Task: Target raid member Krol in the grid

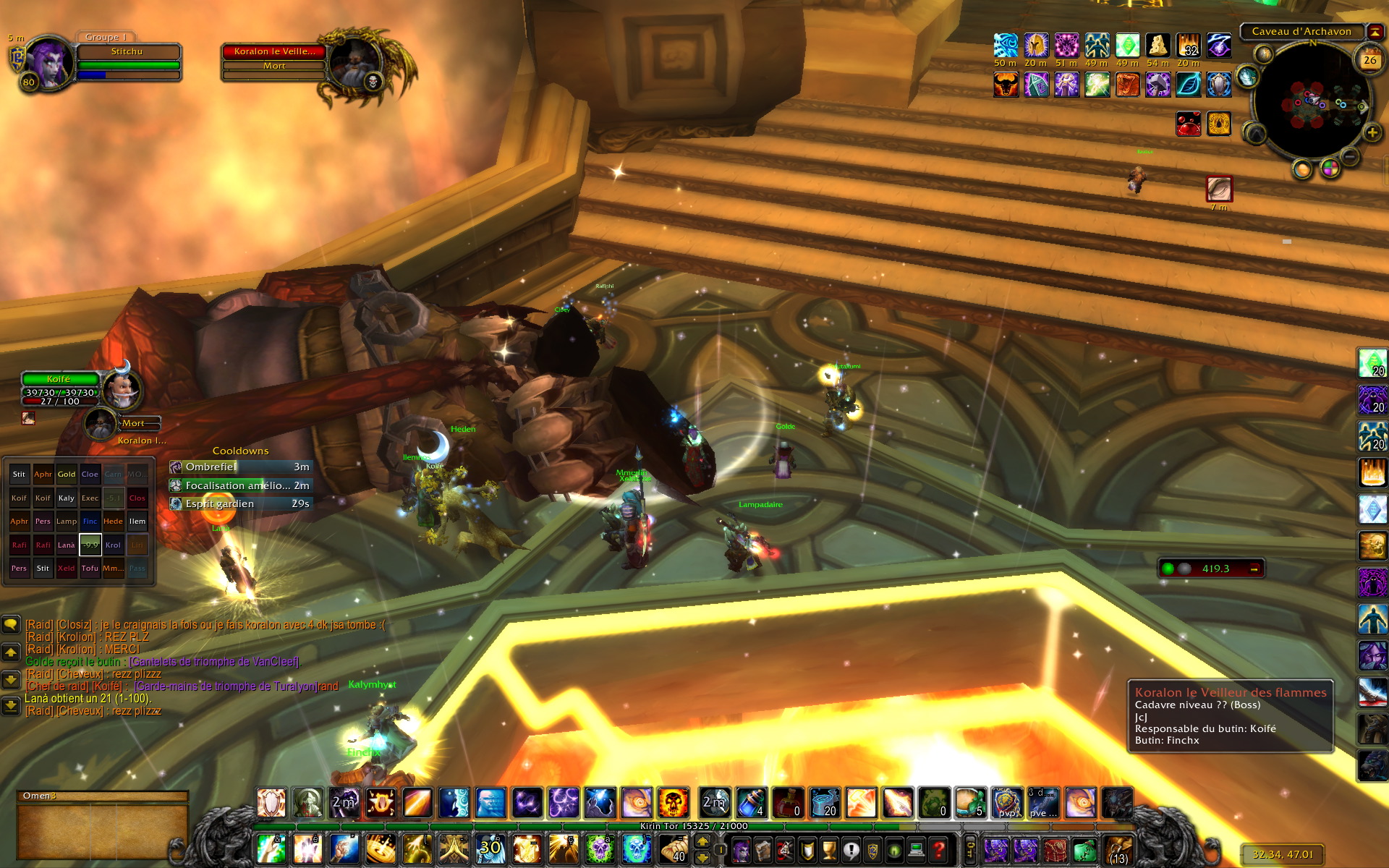Action: (113, 545)
